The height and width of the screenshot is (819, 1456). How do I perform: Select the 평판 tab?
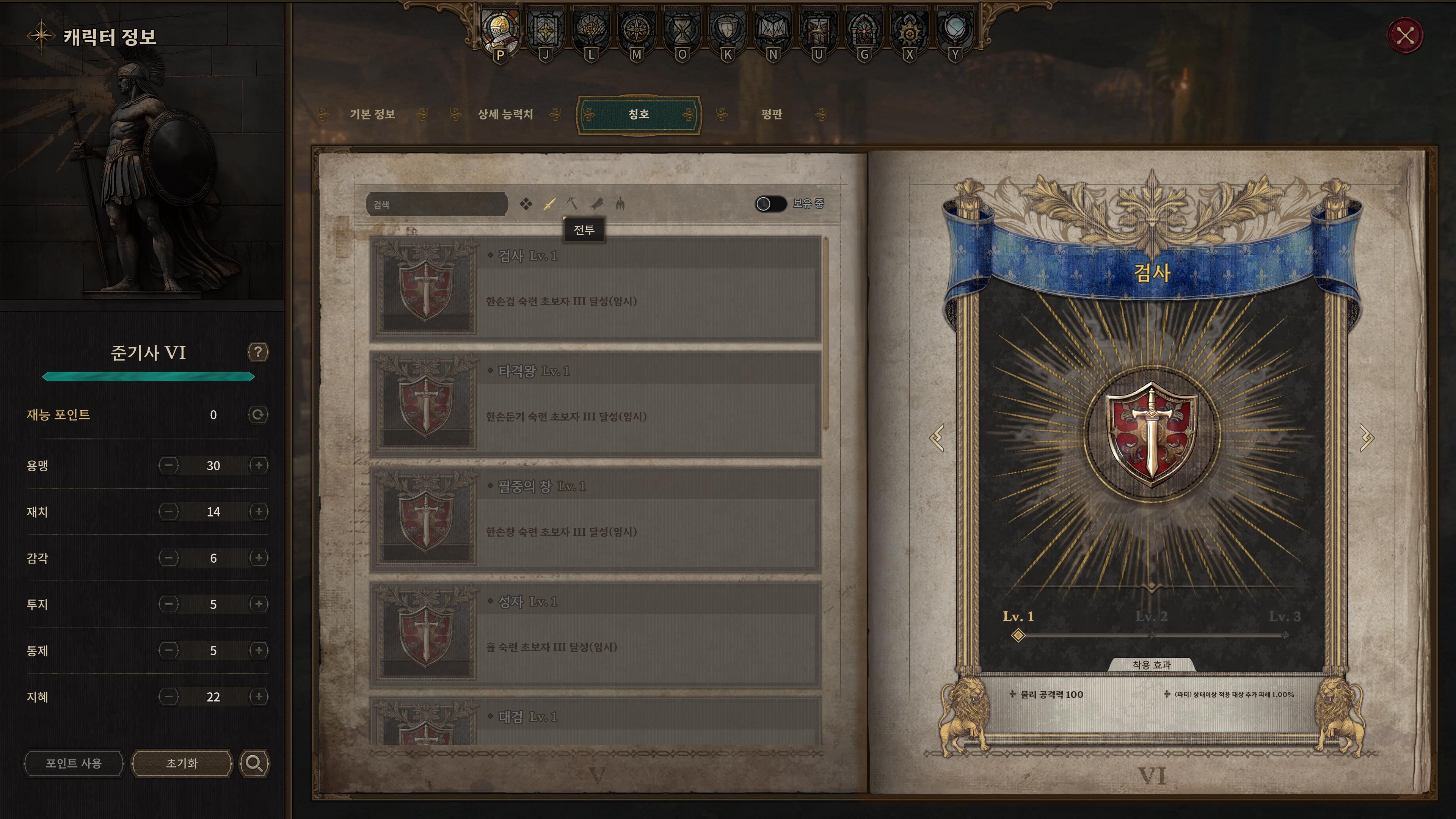pyautogui.click(x=772, y=115)
